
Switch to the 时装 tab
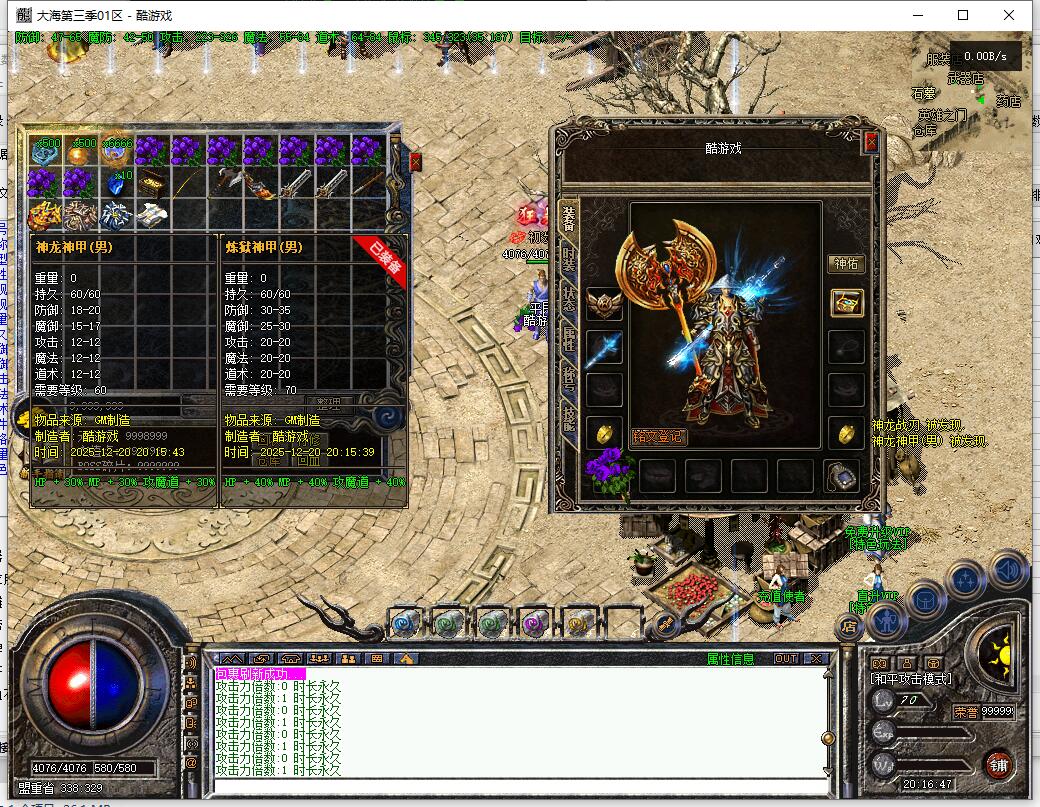click(x=569, y=259)
